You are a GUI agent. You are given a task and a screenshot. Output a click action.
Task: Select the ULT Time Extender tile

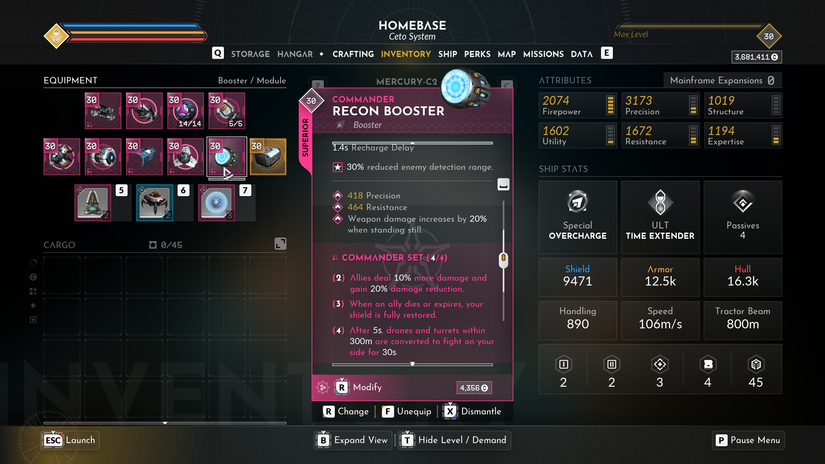(x=660, y=214)
